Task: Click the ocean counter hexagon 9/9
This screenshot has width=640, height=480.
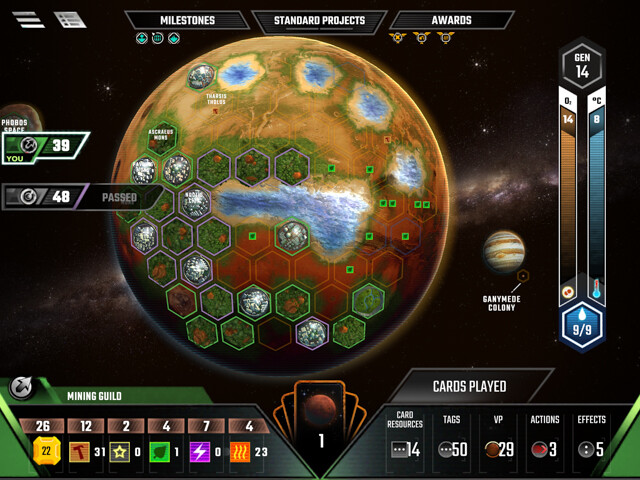Action: tap(581, 326)
